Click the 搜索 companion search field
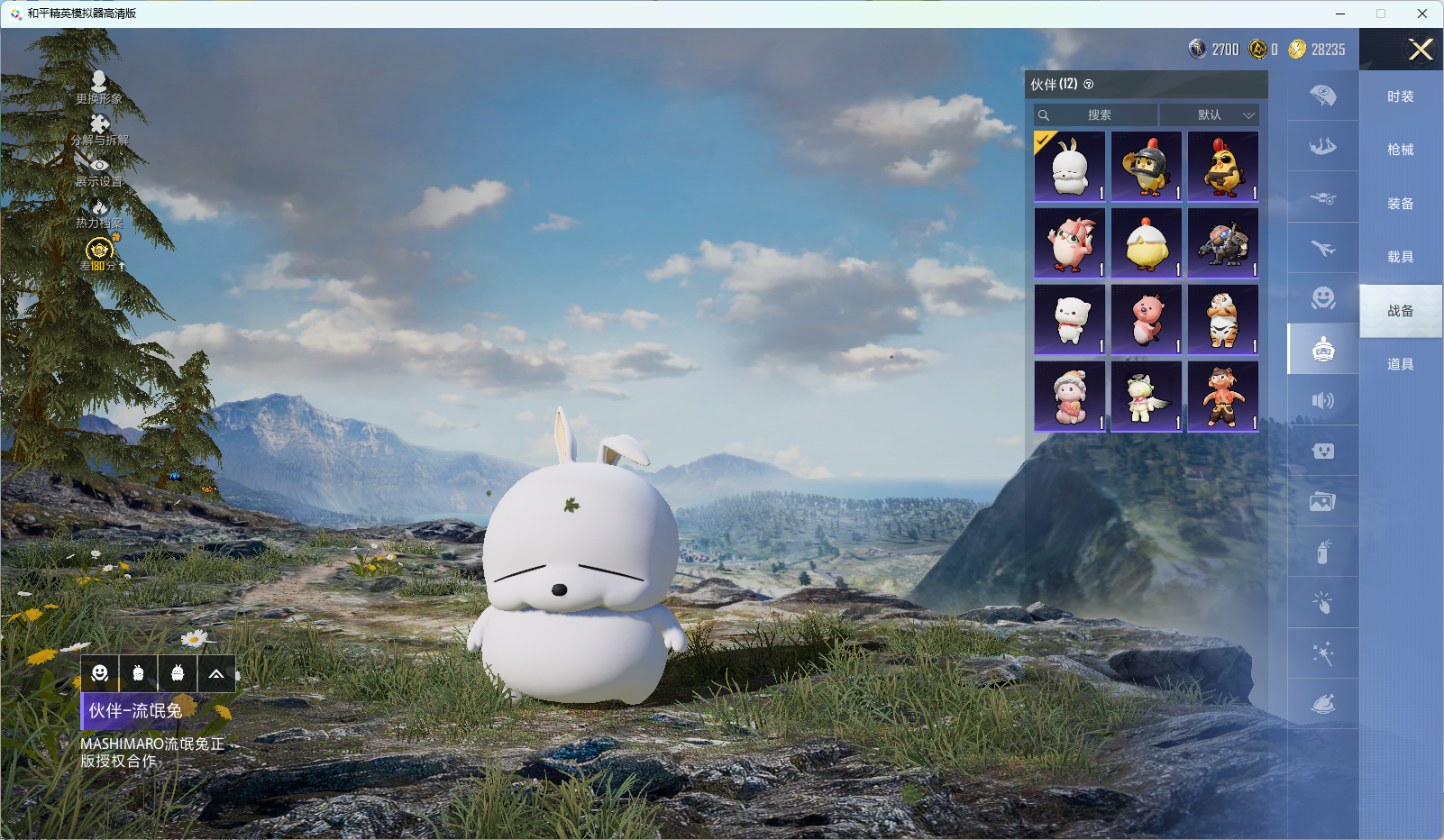1444x840 pixels. click(x=1097, y=115)
